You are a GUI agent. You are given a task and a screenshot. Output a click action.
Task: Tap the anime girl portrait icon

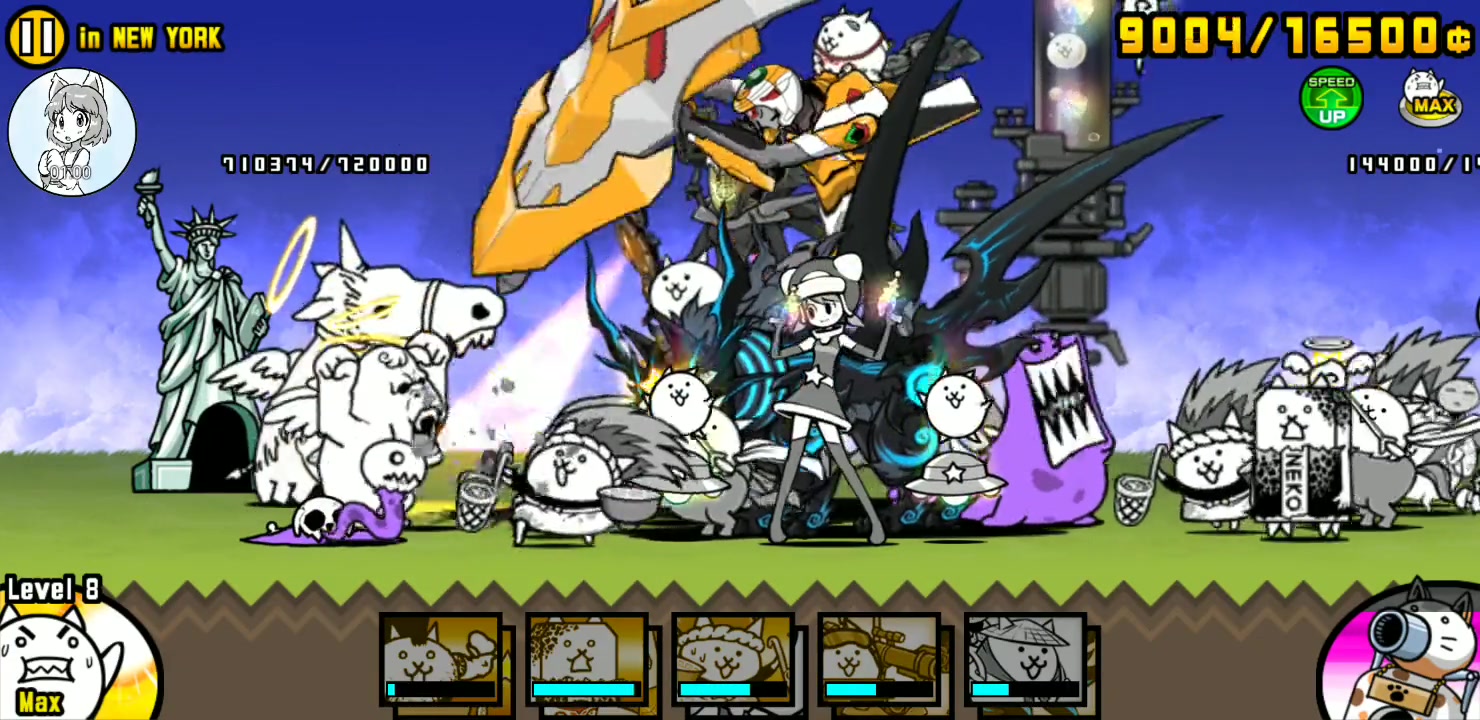point(72,132)
